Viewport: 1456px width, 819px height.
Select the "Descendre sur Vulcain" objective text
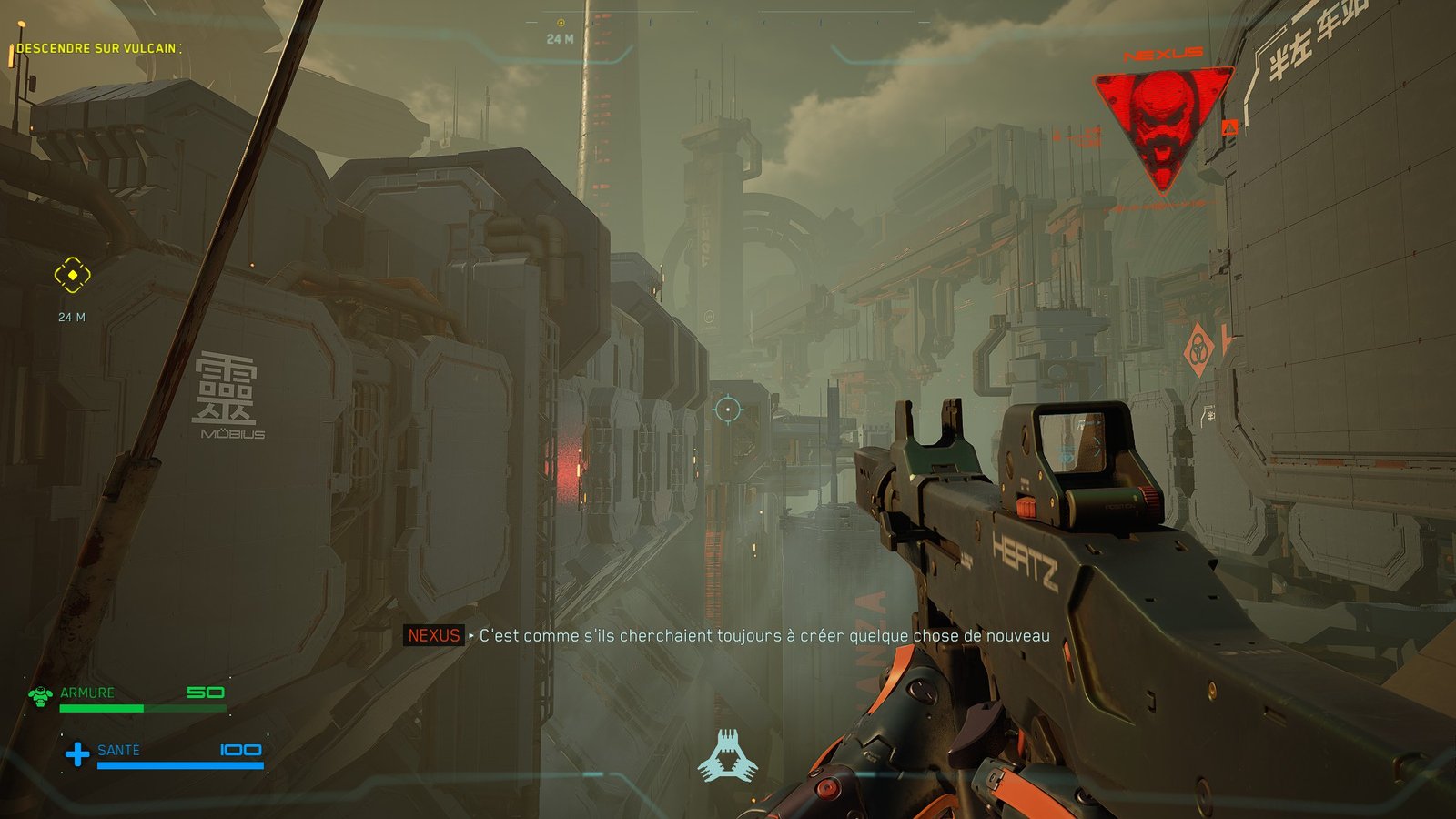click(97, 48)
